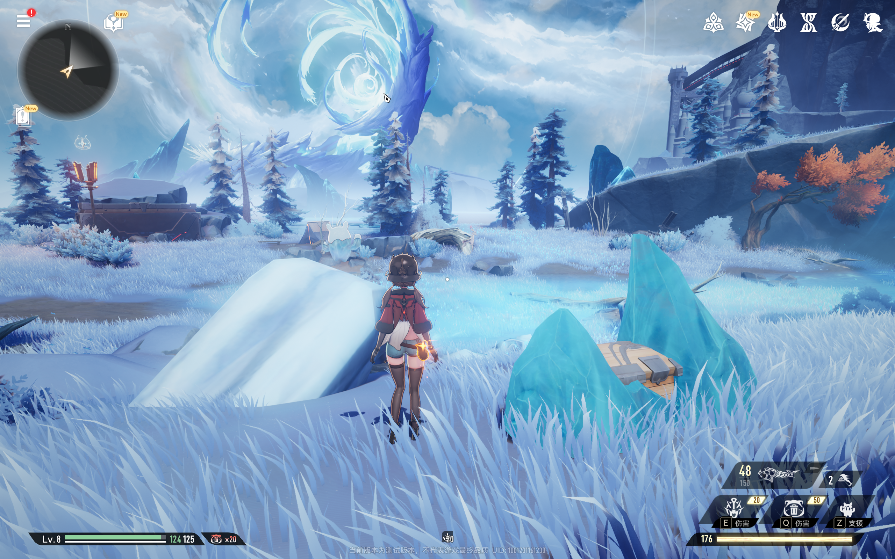Open the circular minimap
This screenshot has height=559, width=895.
tap(68, 70)
